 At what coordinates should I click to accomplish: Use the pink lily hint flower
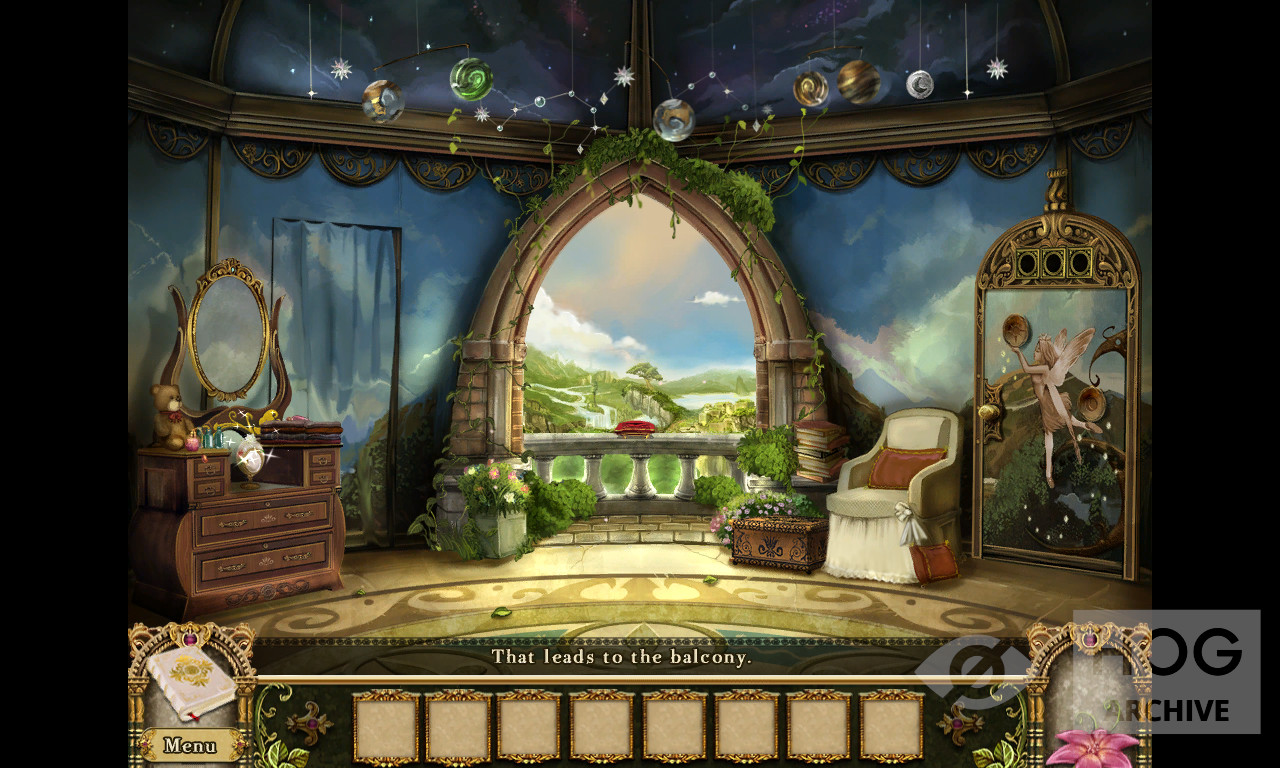1094,748
